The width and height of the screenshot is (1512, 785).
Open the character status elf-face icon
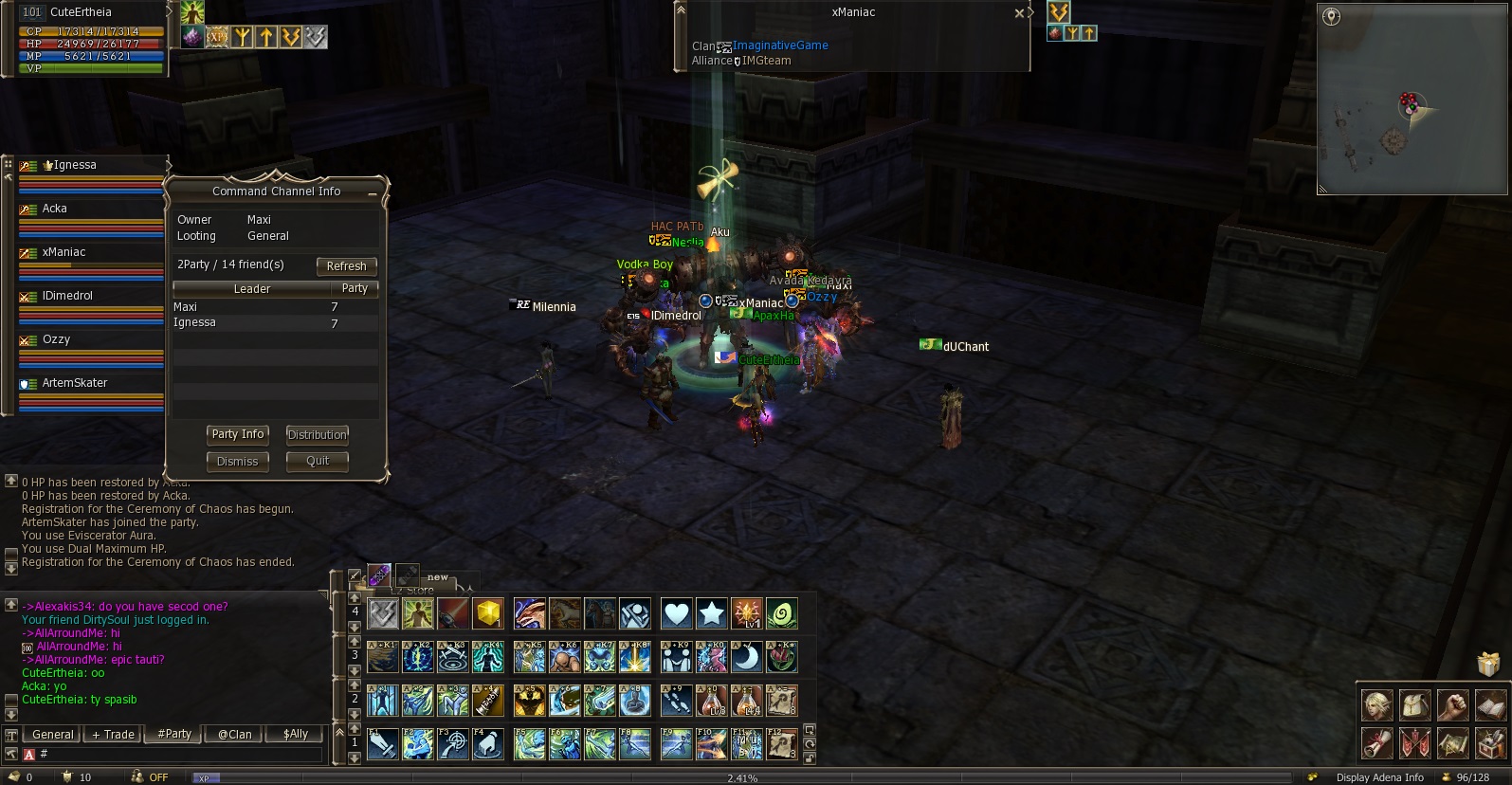pyautogui.click(x=1376, y=705)
